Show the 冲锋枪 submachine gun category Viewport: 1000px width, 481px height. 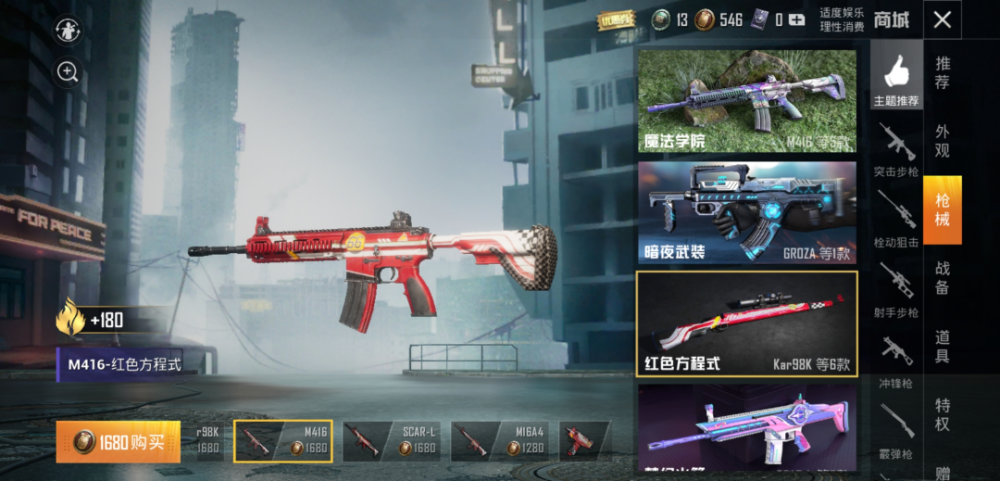click(896, 357)
